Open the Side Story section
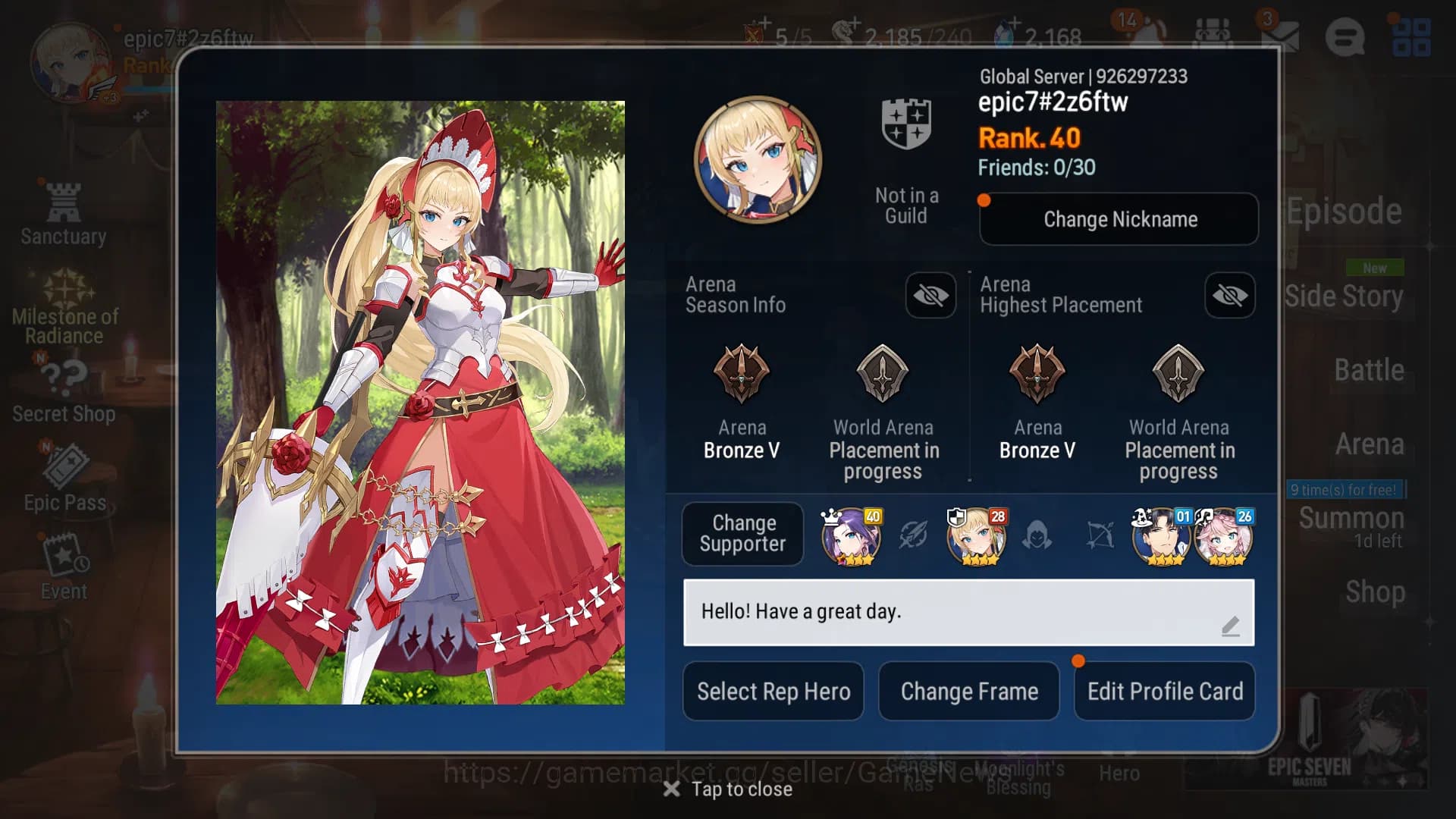 click(1346, 297)
